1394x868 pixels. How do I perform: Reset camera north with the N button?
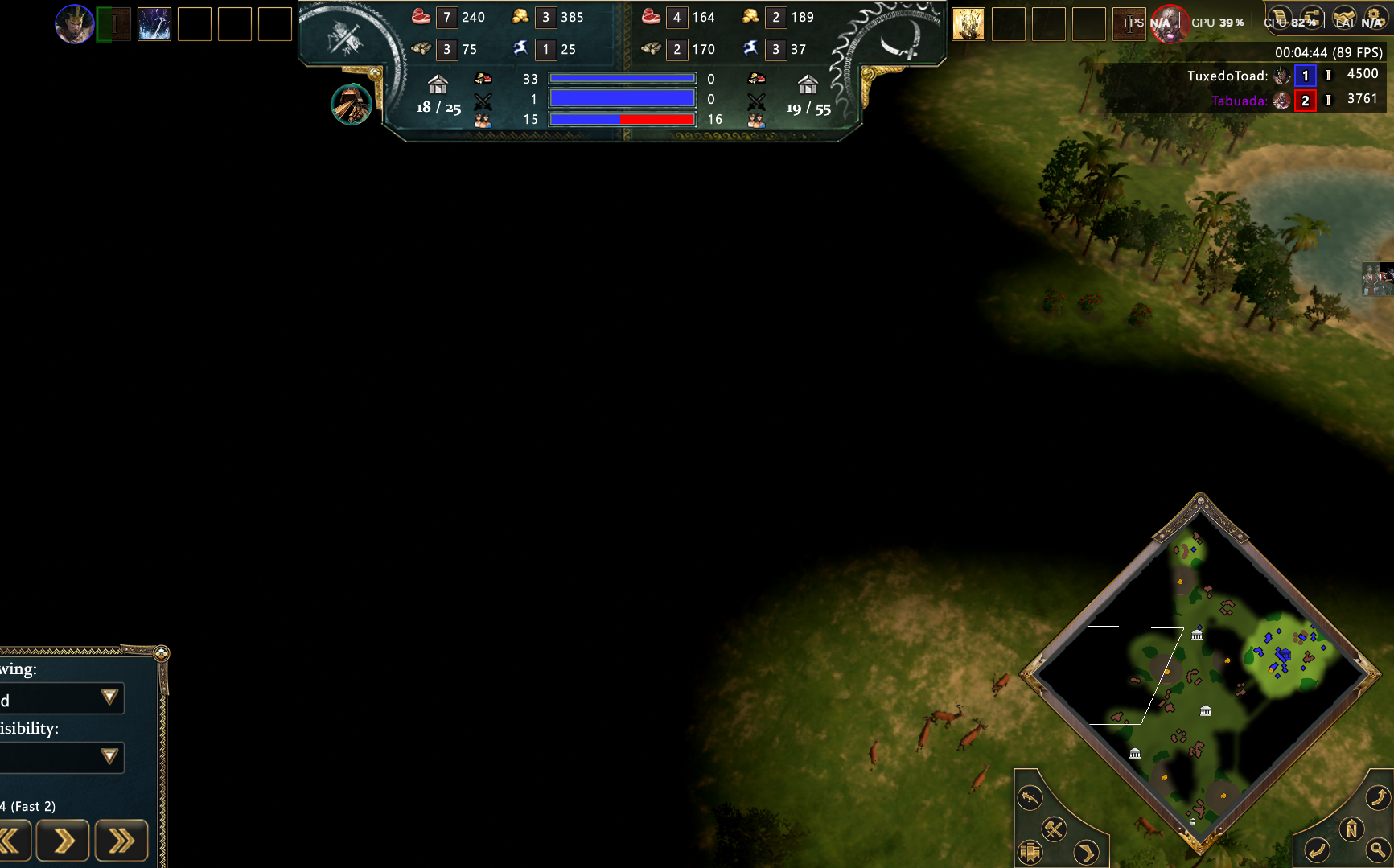pos(1352,829)
